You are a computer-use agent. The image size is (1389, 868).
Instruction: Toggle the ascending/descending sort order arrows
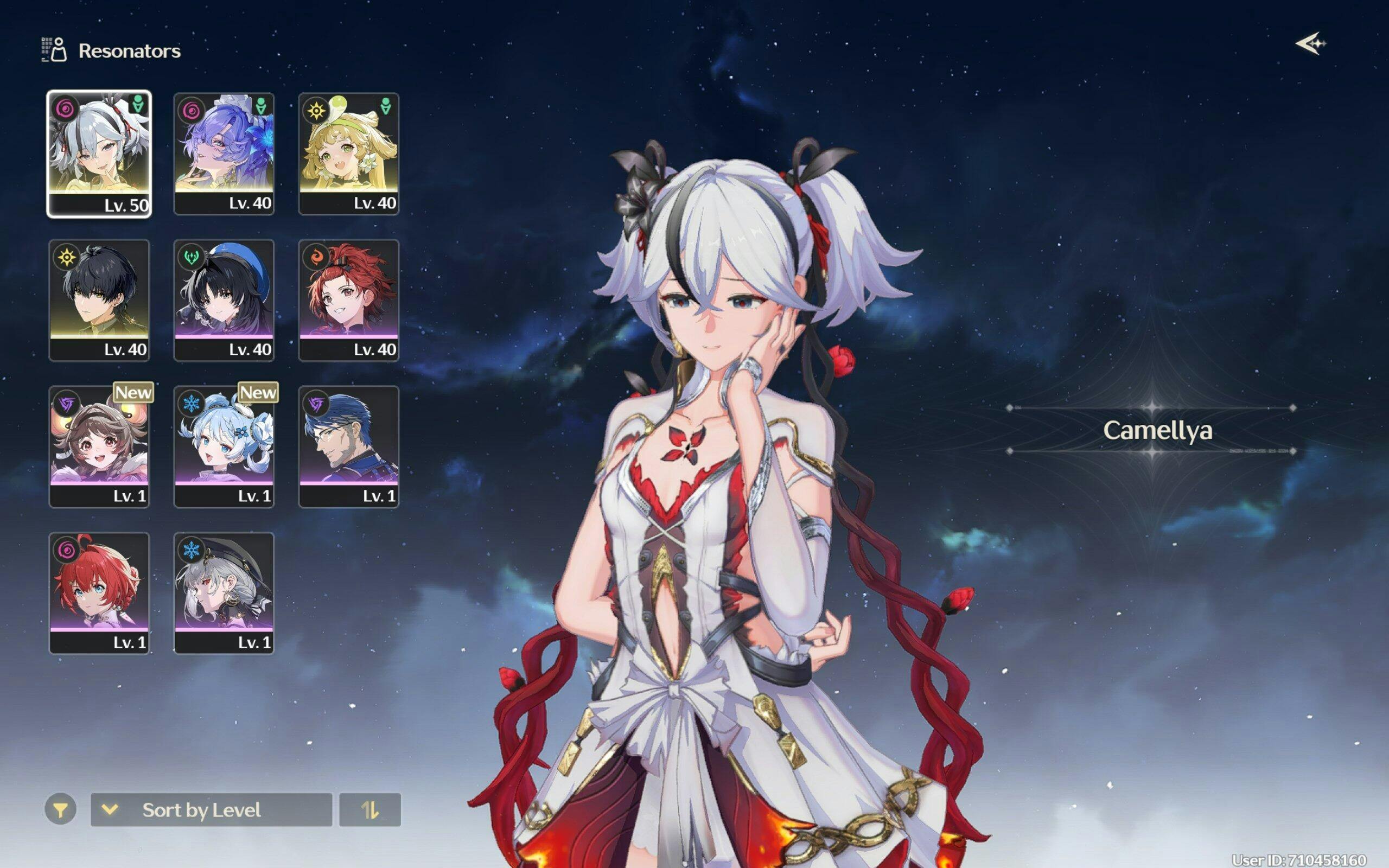tap(369, 809)
